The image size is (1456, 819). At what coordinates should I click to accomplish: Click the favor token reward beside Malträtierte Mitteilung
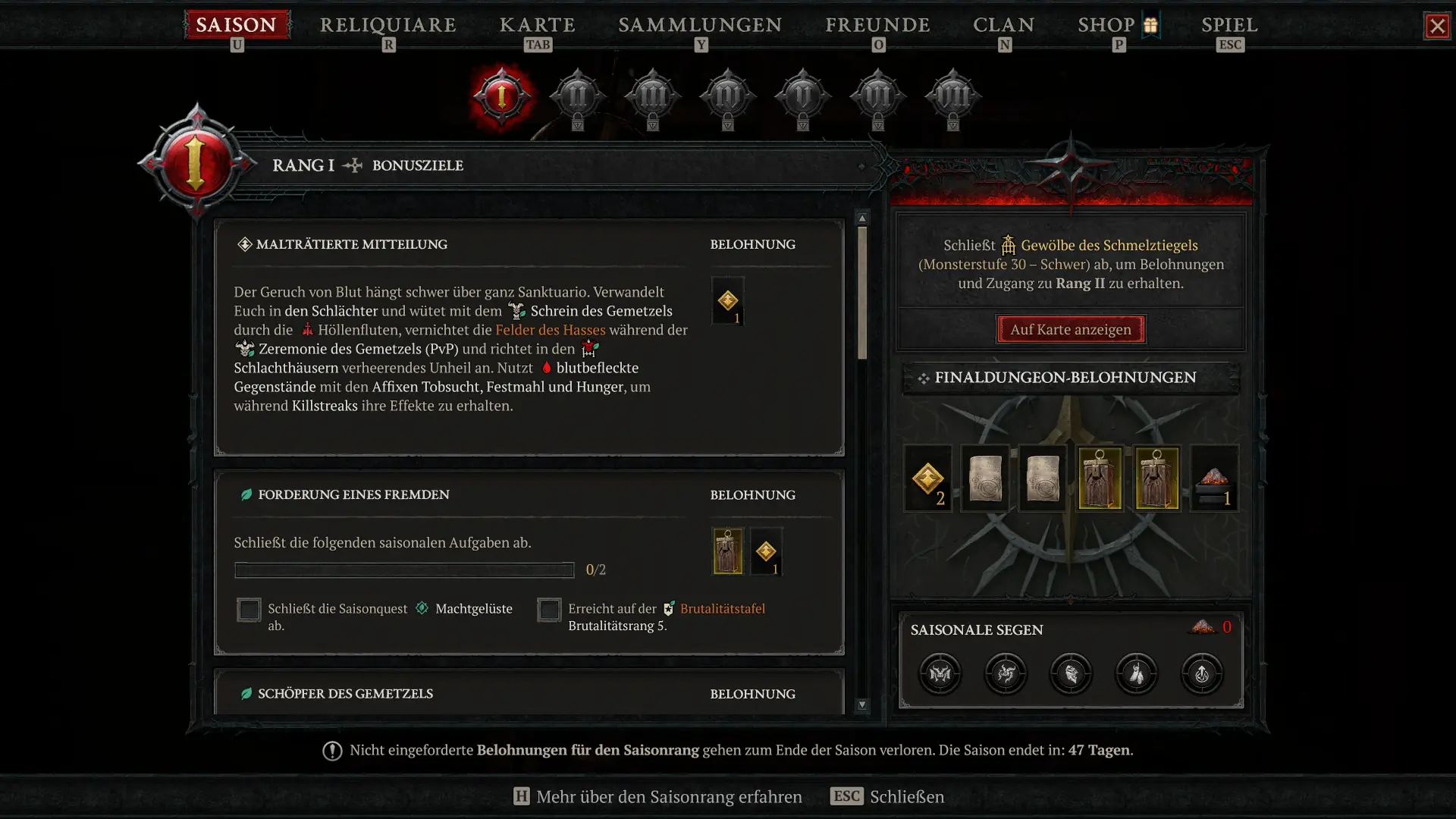[x=729, y=301]
